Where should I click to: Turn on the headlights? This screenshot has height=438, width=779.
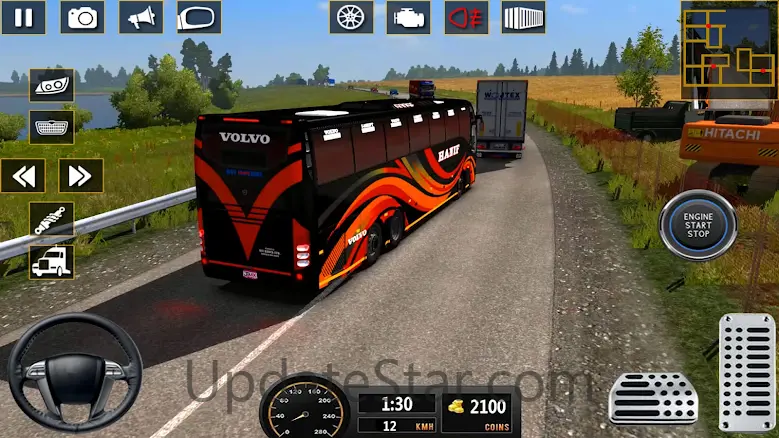point(51,85)
